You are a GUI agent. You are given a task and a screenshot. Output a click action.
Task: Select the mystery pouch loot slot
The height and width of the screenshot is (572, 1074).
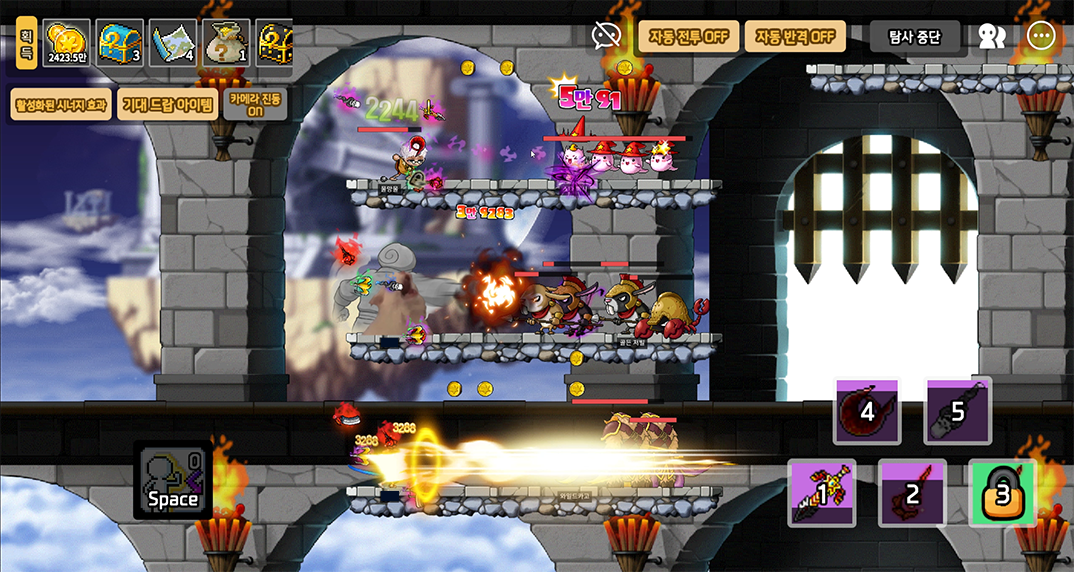tap(227, 43)
